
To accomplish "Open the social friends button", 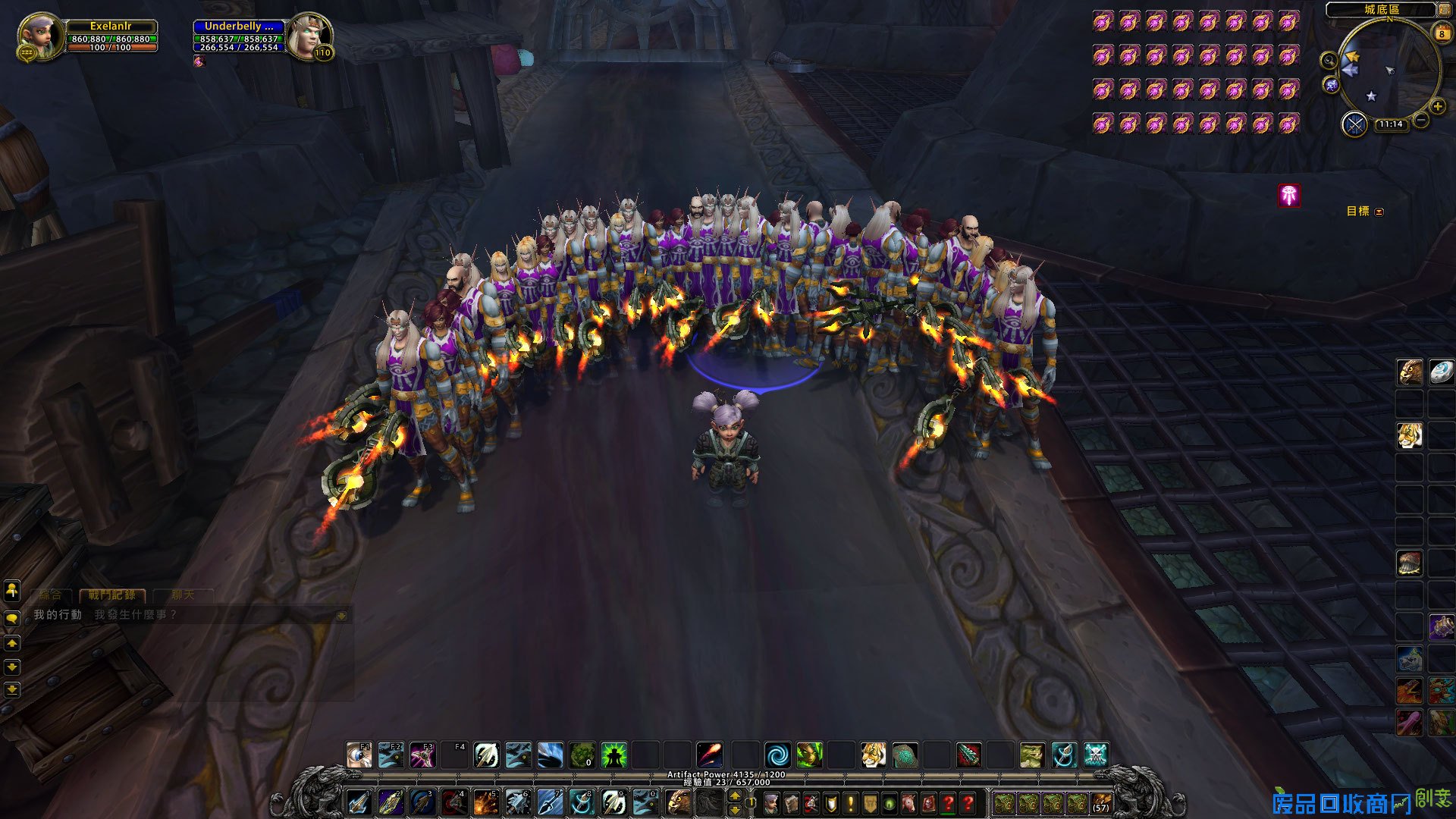I will coord(12,589).
